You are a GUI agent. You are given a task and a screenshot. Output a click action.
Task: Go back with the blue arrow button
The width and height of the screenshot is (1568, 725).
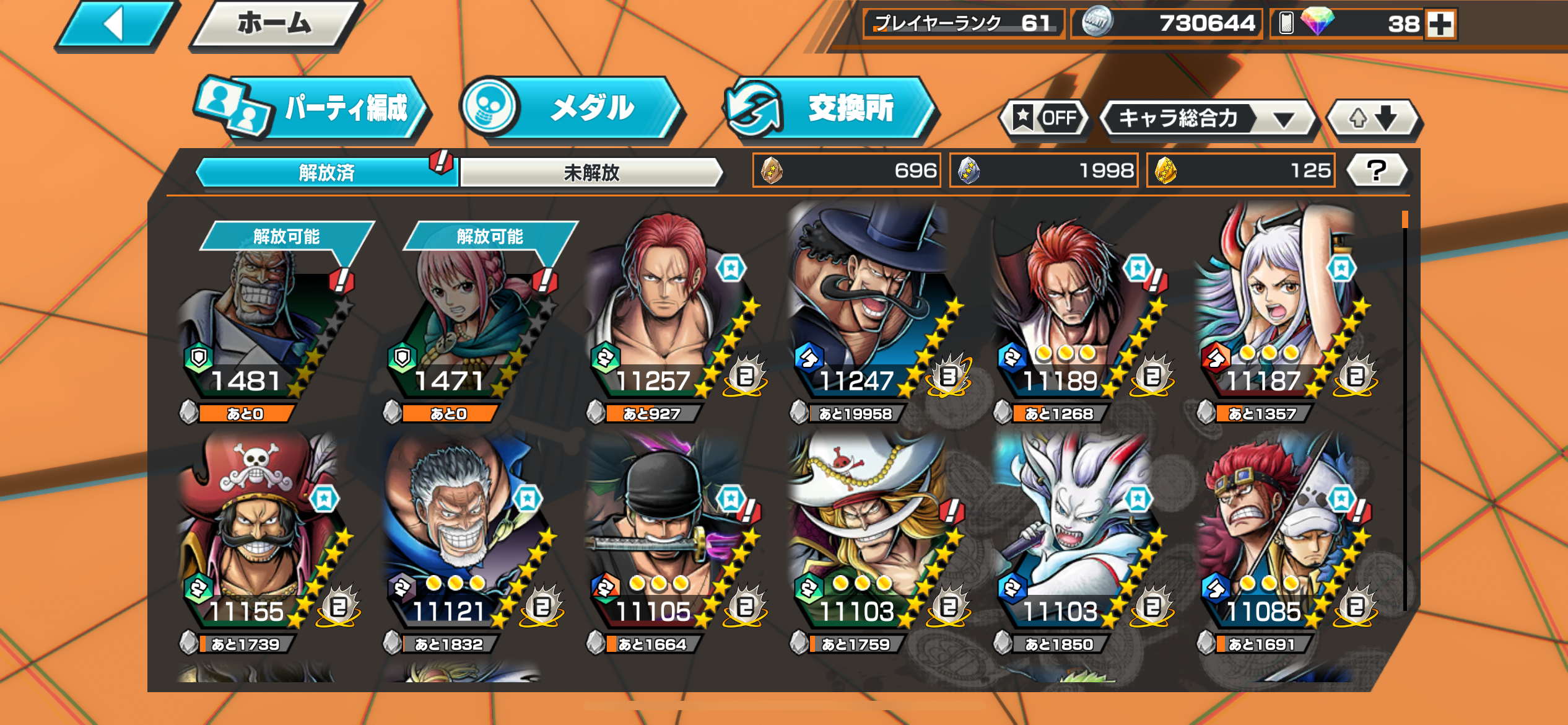tap(115, 25)
